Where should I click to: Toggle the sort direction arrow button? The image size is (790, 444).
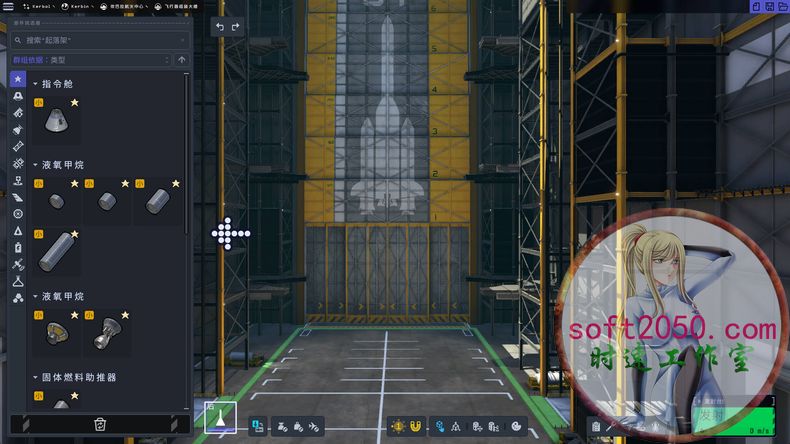pyautogui.click(x=181, y=60)
